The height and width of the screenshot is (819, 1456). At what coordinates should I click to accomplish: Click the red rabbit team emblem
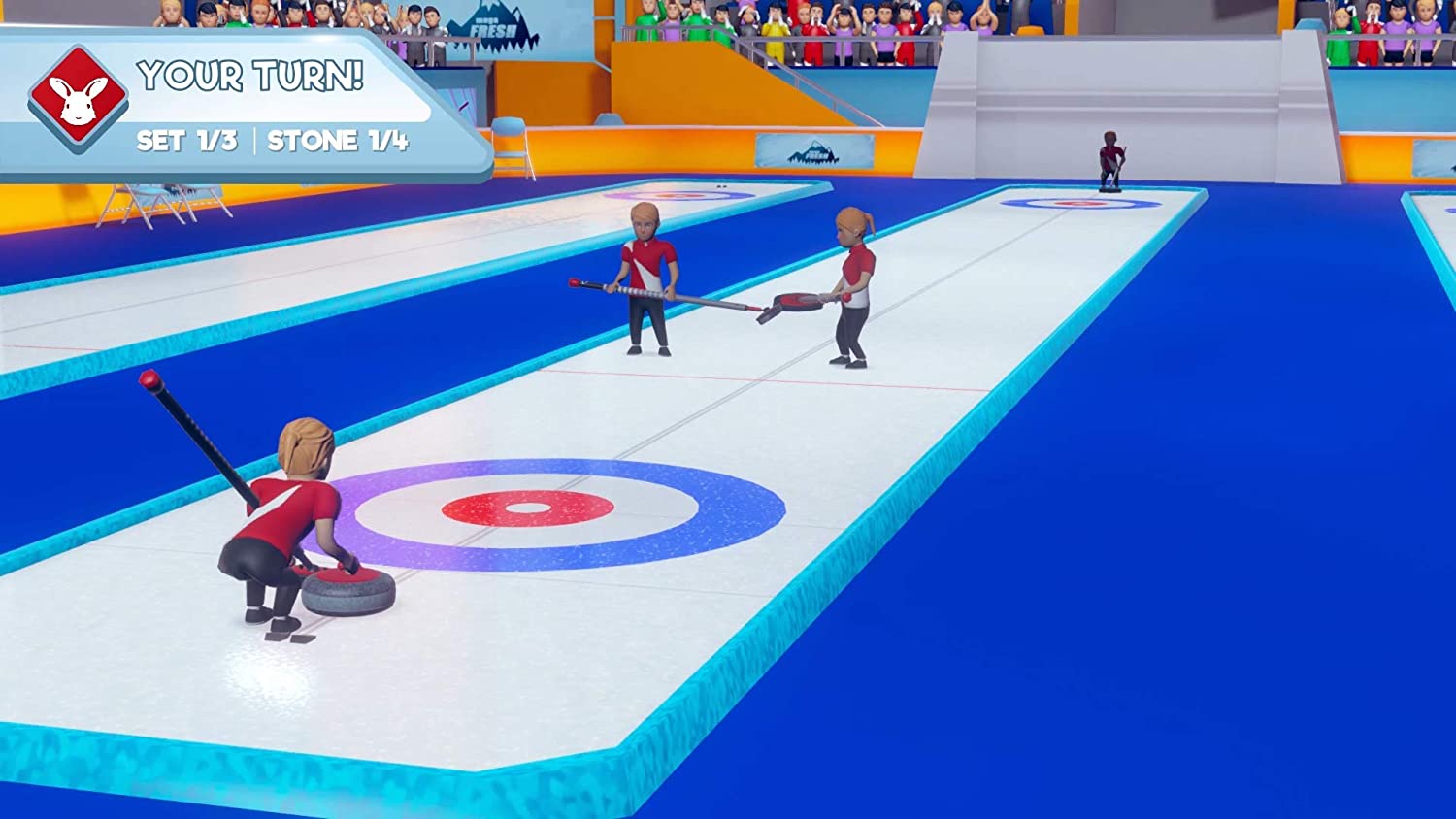[x=78, y=99]
